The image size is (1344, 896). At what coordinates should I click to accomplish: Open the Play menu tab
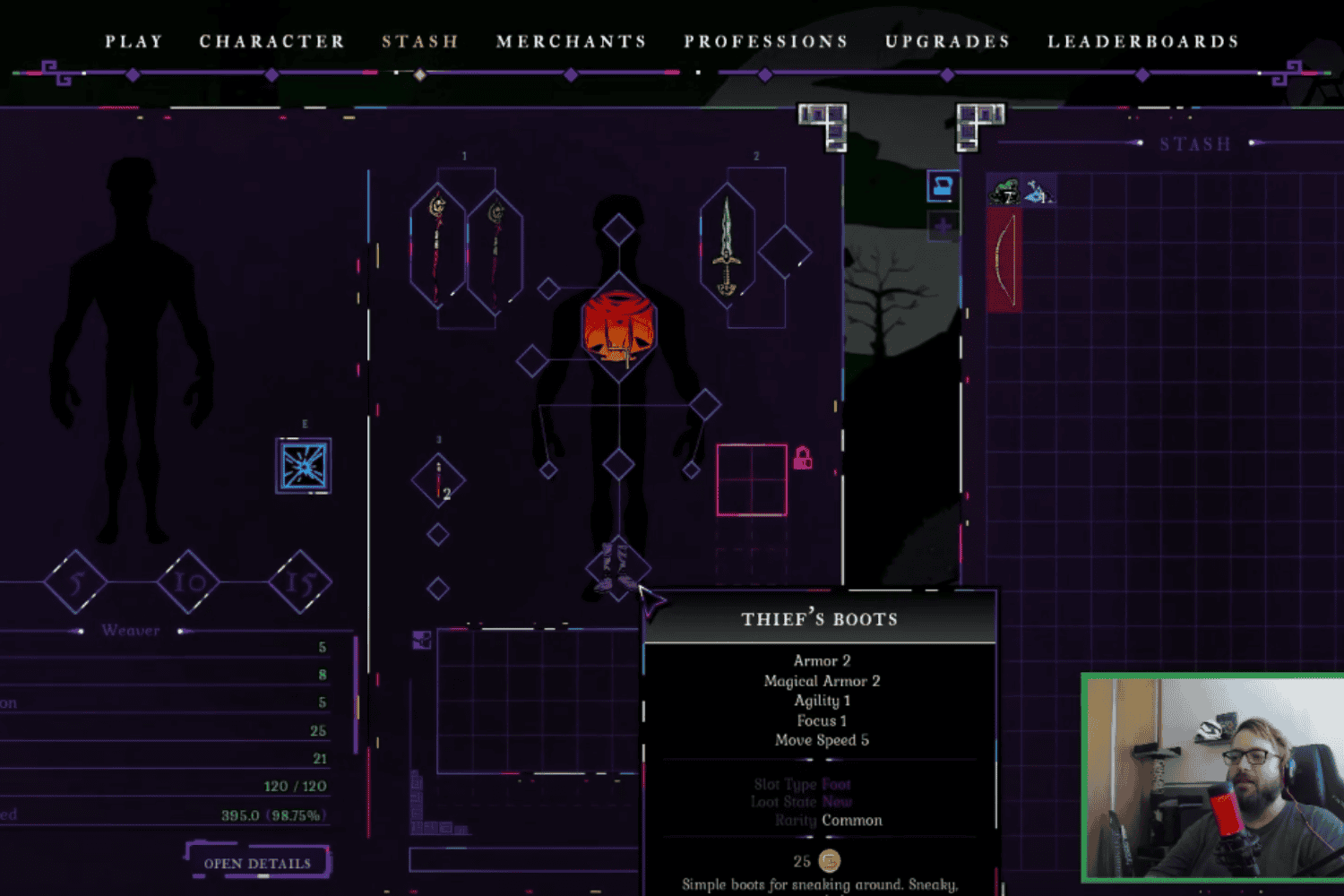coord(134,42)
